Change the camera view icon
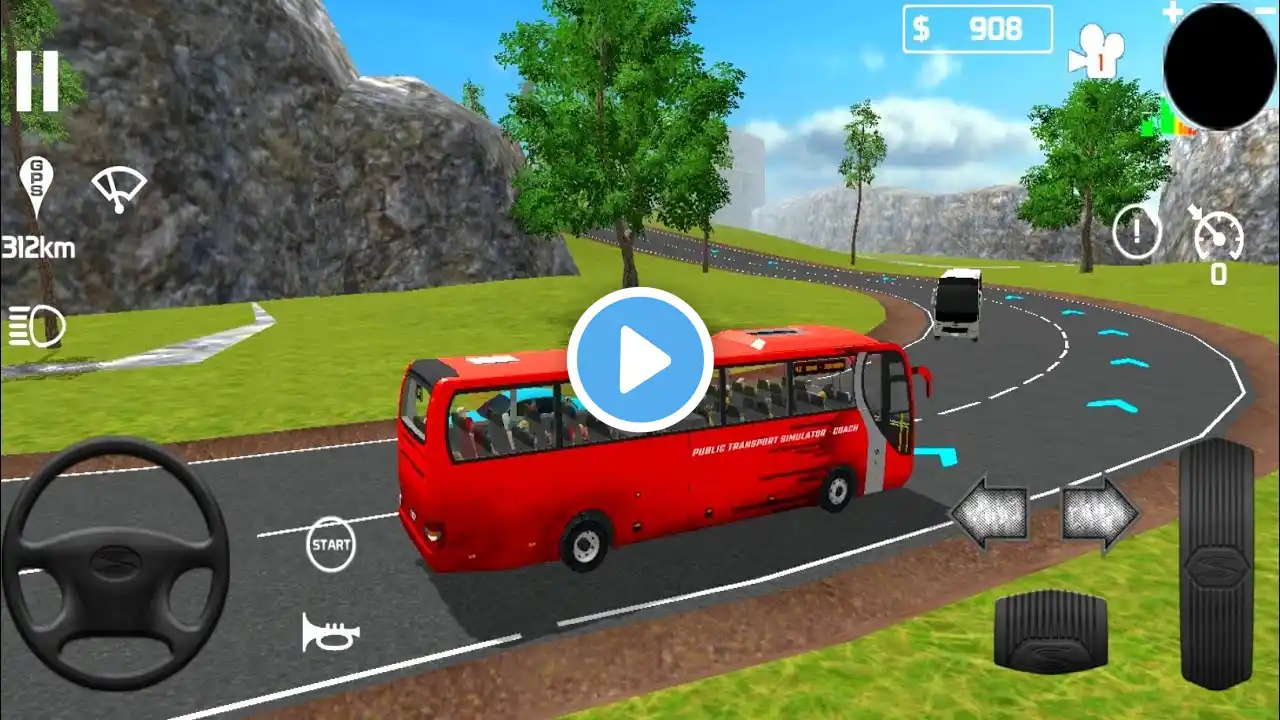The image size is (1280, 720). coord(1096,50)
